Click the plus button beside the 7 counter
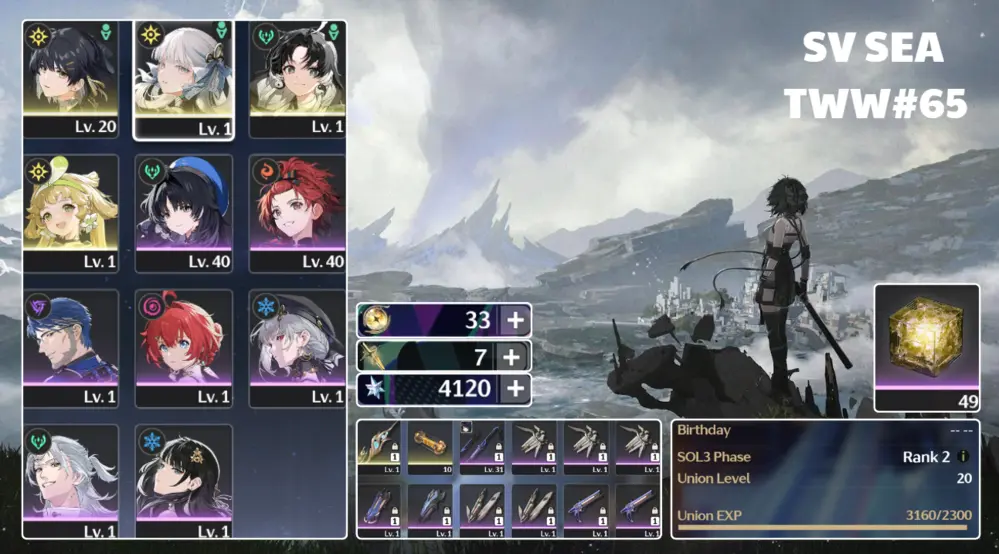 tap(512, 355)
